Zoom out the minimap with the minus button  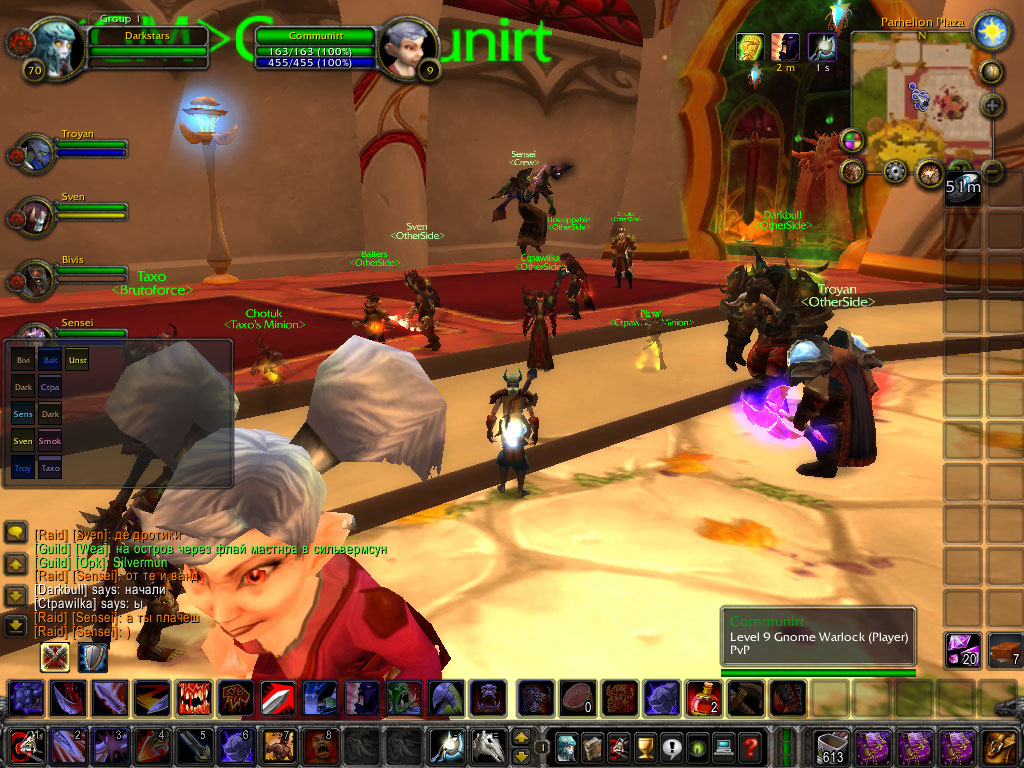click(x=992, y=169)
